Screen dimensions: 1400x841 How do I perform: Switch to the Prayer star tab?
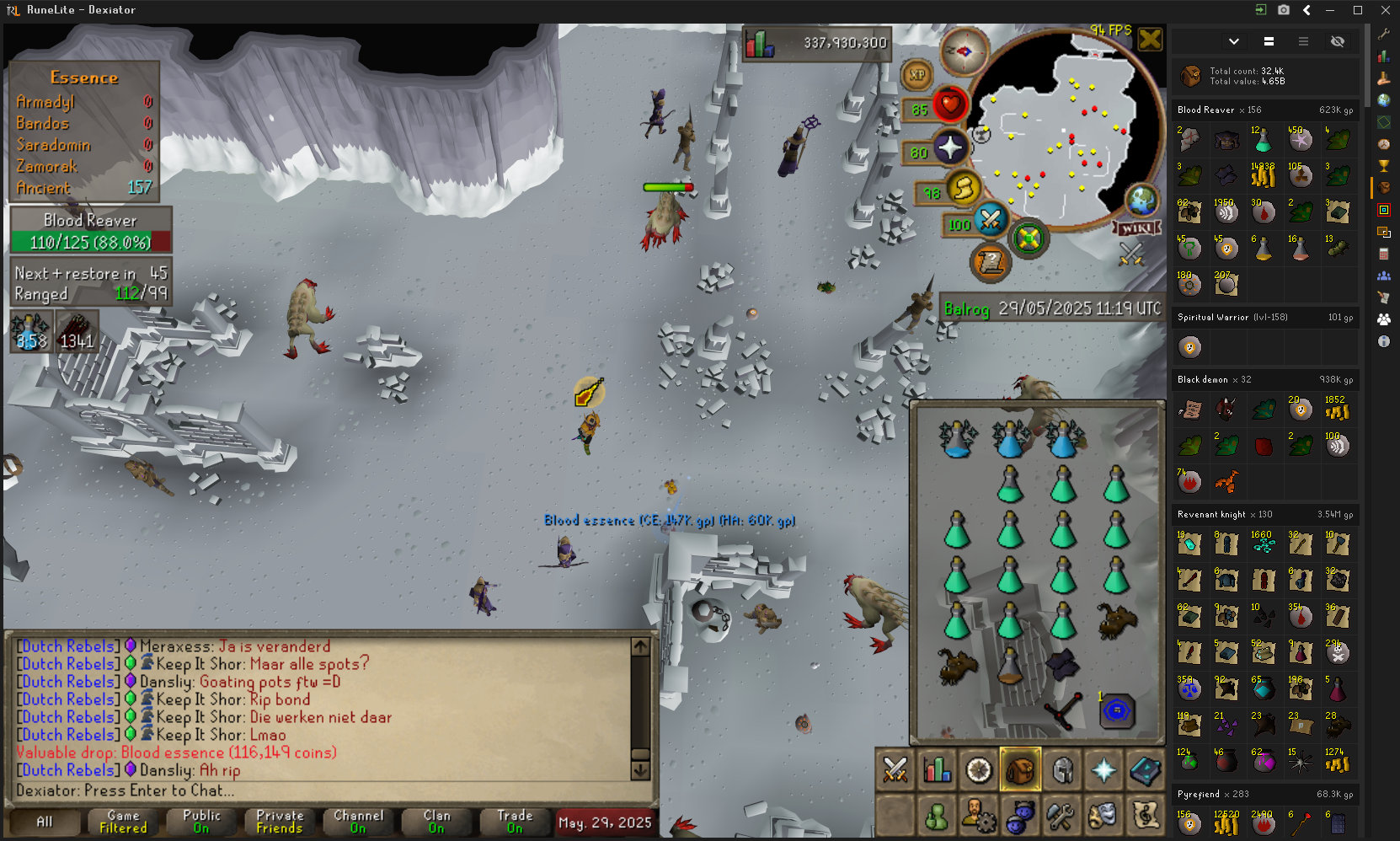point(1103,769)
